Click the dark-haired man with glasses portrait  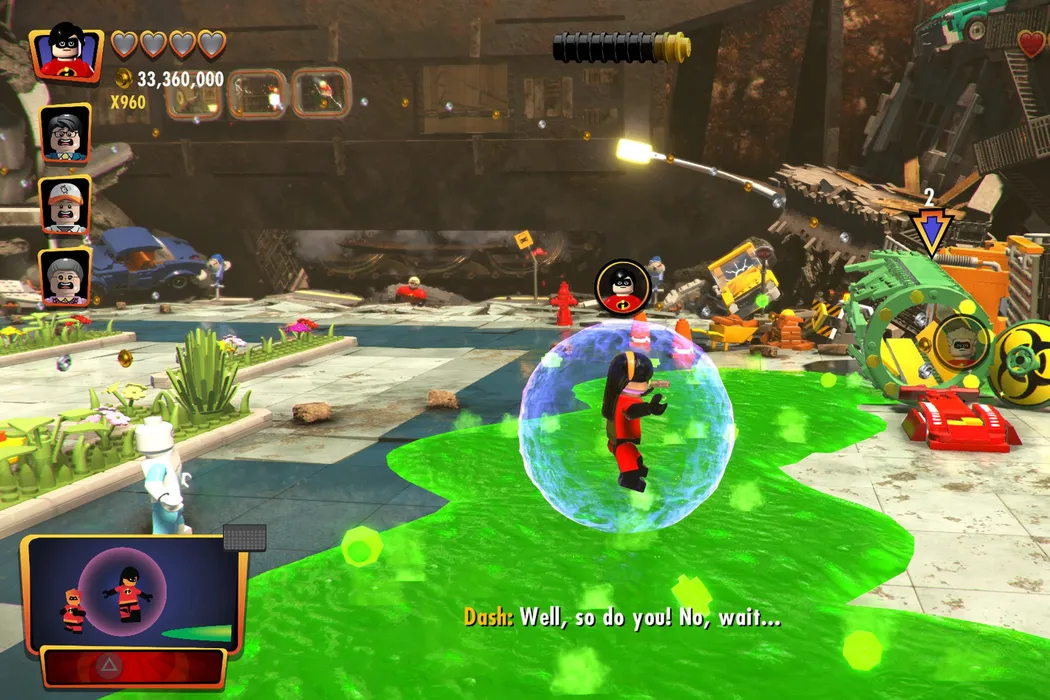tap(66, 133)
